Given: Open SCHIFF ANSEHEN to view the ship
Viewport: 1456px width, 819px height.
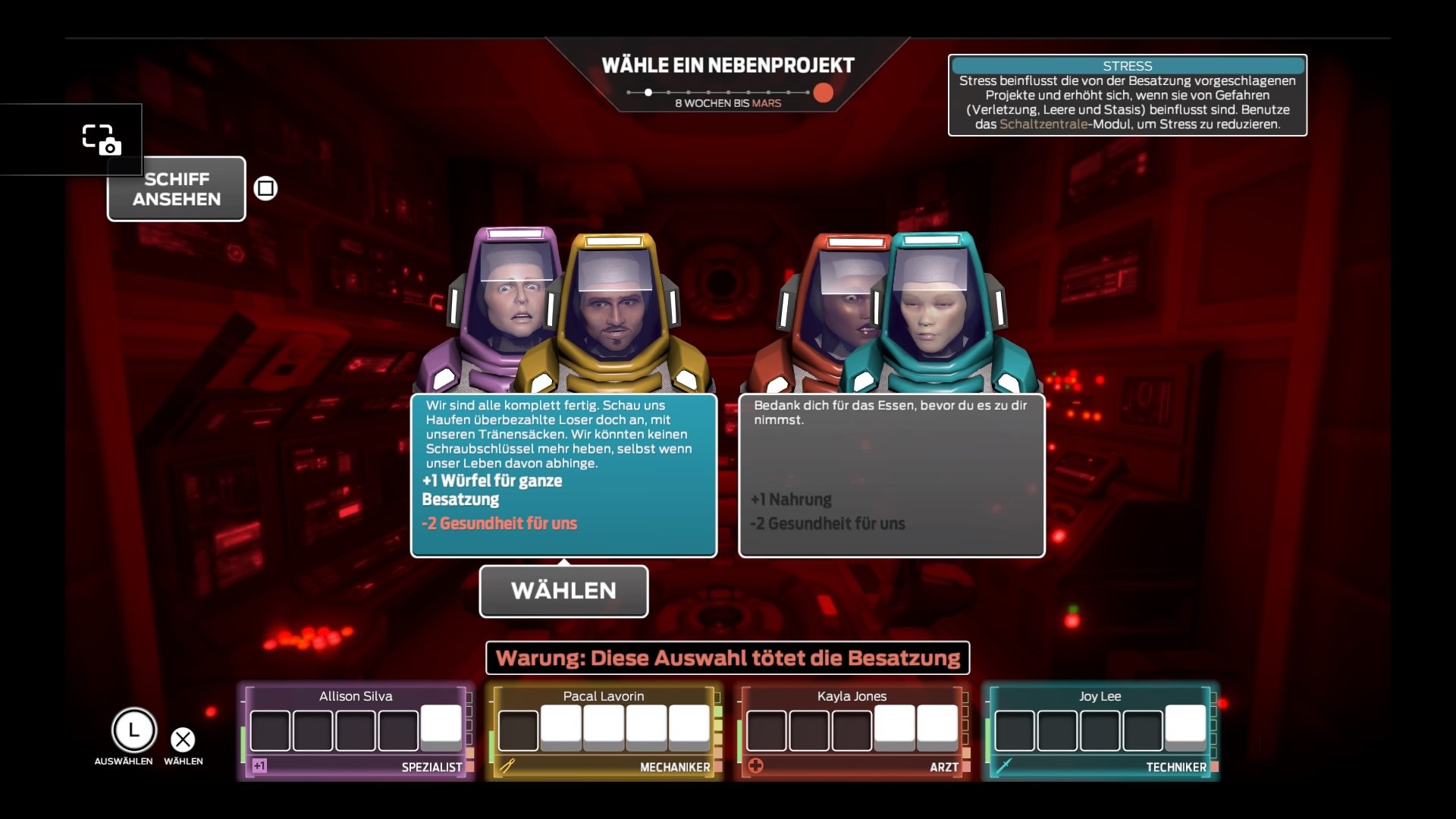Looking at the screenshot, I should [x=175, y=189].
